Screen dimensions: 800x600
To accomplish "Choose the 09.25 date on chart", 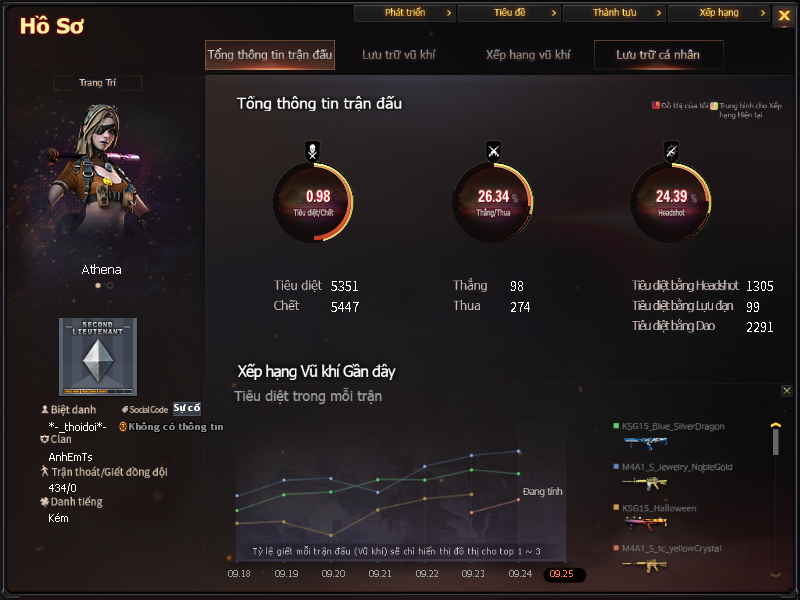I will pos(563,575).
